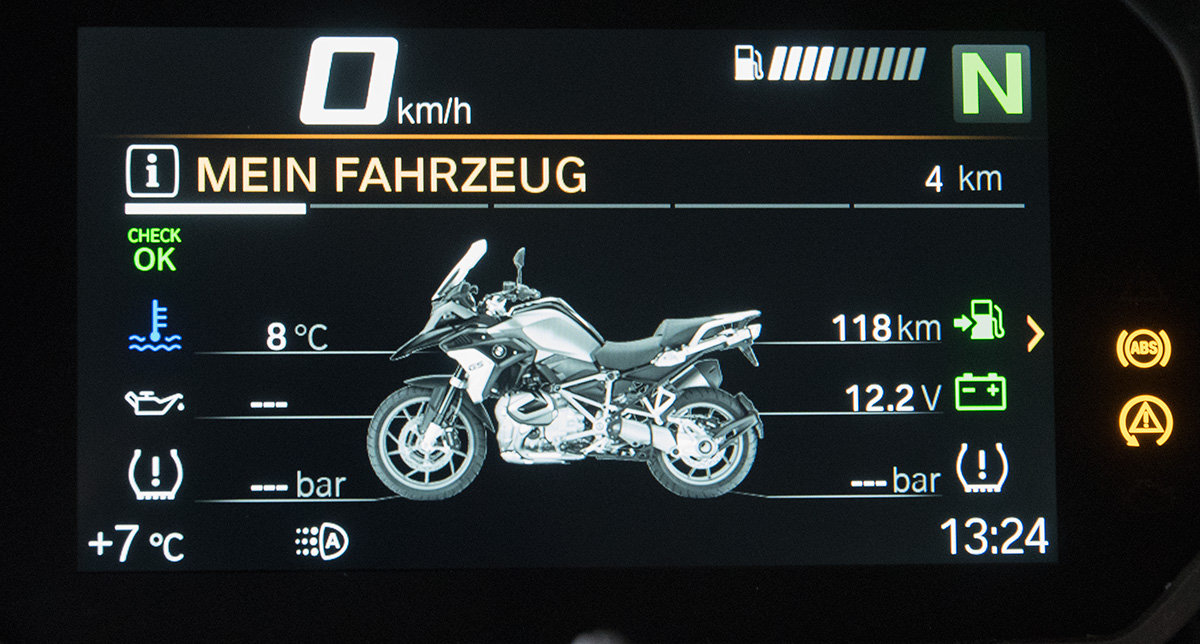Viewport: 1200px width, 644px height.
Task: Click the amber ABS warning light
Action: 1142,348
